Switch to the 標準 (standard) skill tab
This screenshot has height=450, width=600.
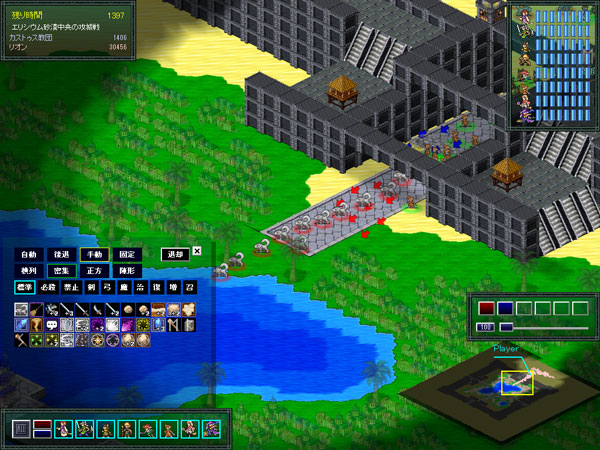24,288
